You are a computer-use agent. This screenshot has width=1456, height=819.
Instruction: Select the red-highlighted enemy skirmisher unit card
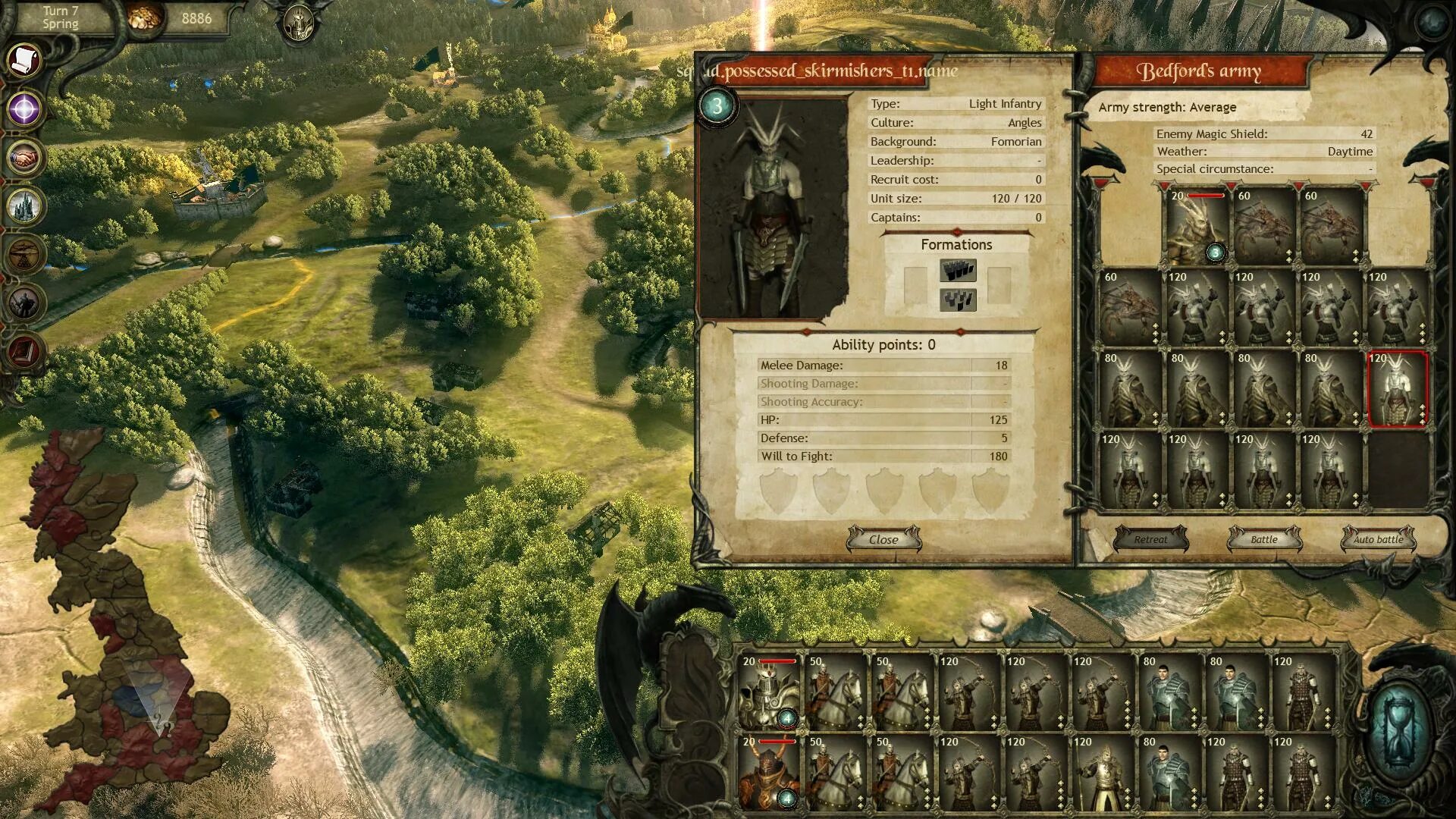(x=1397, y=388)
